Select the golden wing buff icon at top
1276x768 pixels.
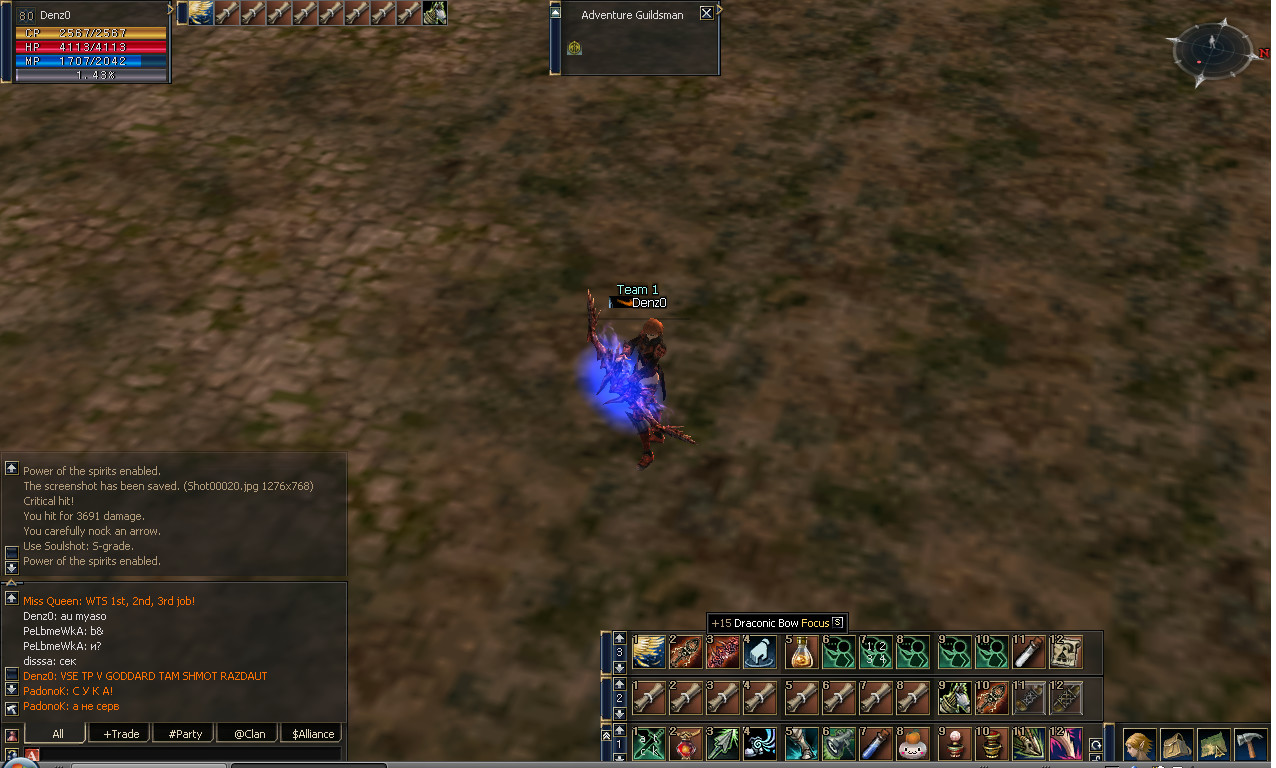tap(201, 12)
